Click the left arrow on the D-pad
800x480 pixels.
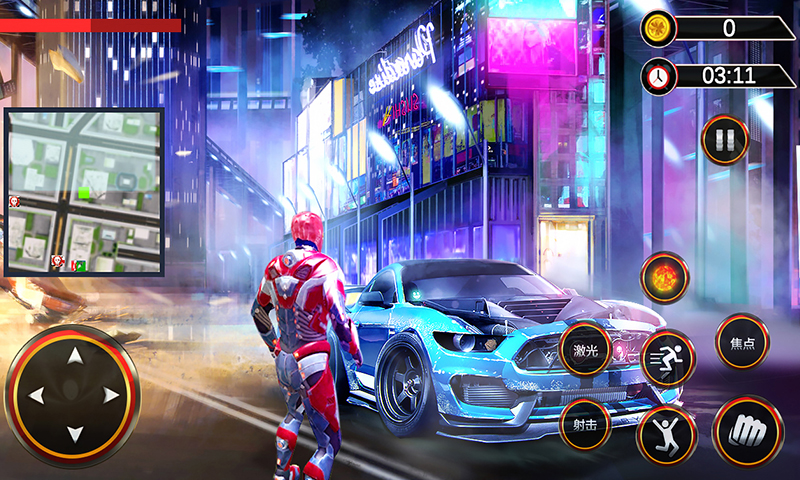36,396
